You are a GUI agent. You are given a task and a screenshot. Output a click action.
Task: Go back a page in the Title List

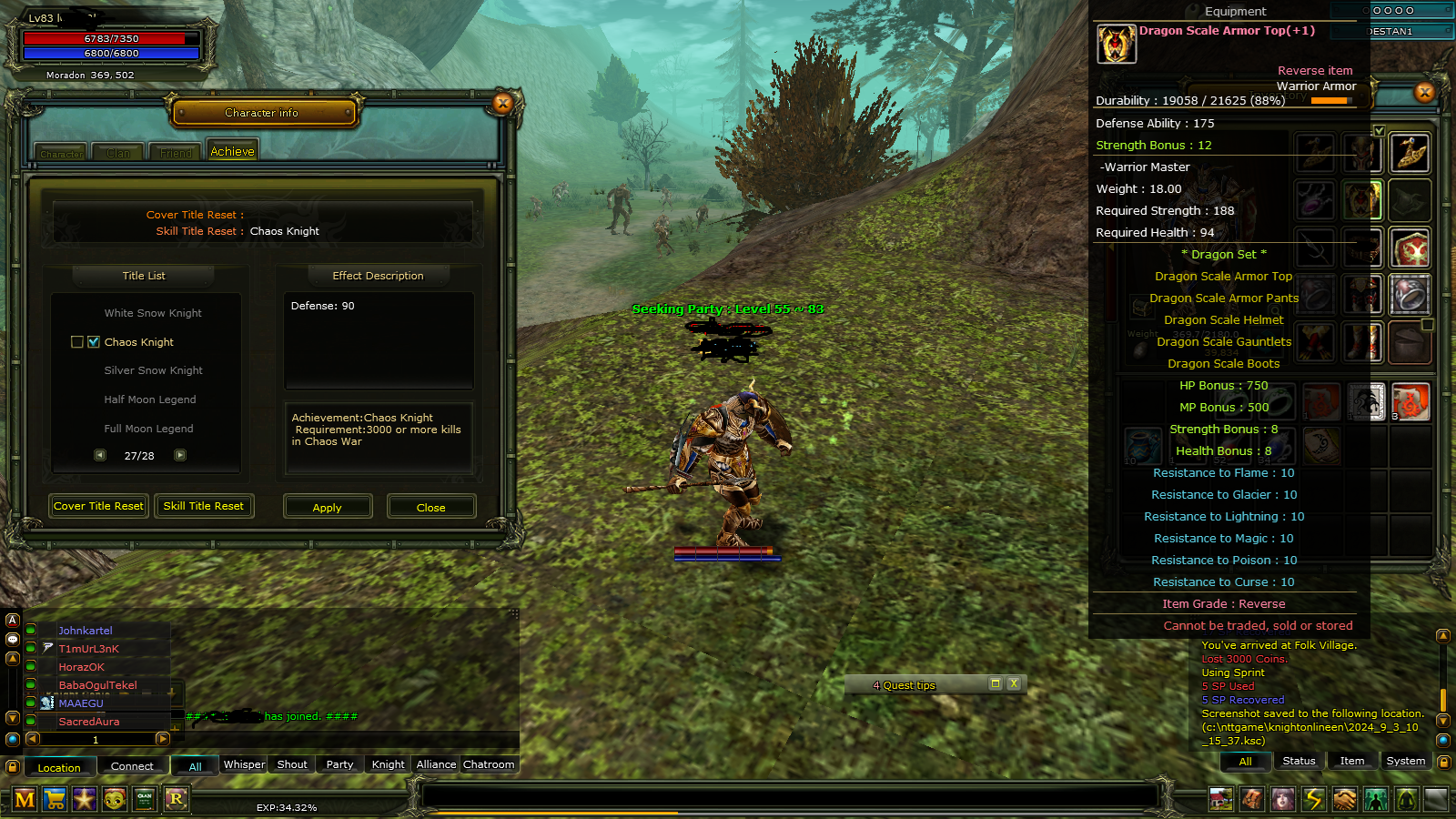pyautogui.click(x=100, y=455)
